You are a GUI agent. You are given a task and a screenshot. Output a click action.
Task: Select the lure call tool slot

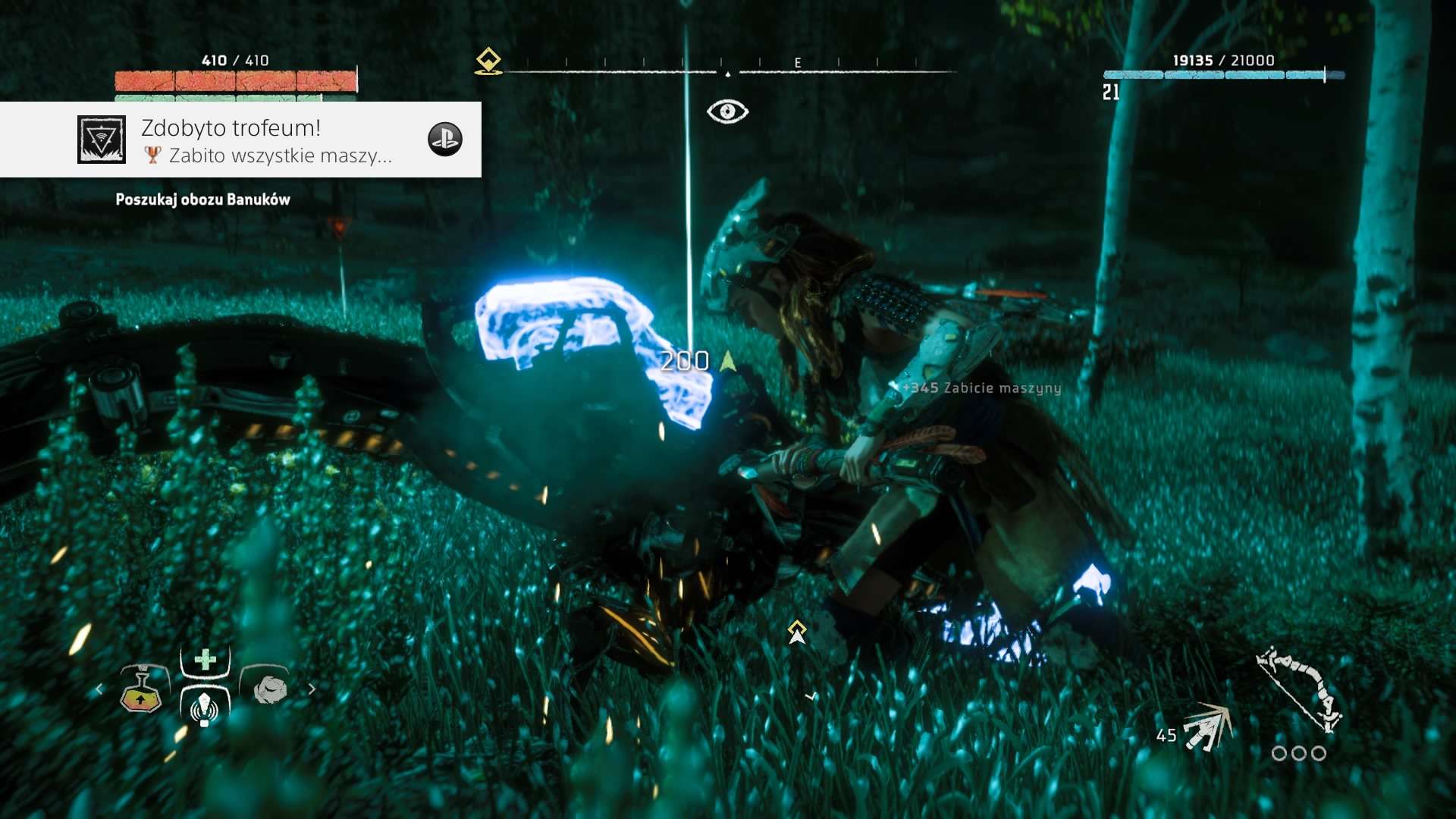[x=204, y=708]
